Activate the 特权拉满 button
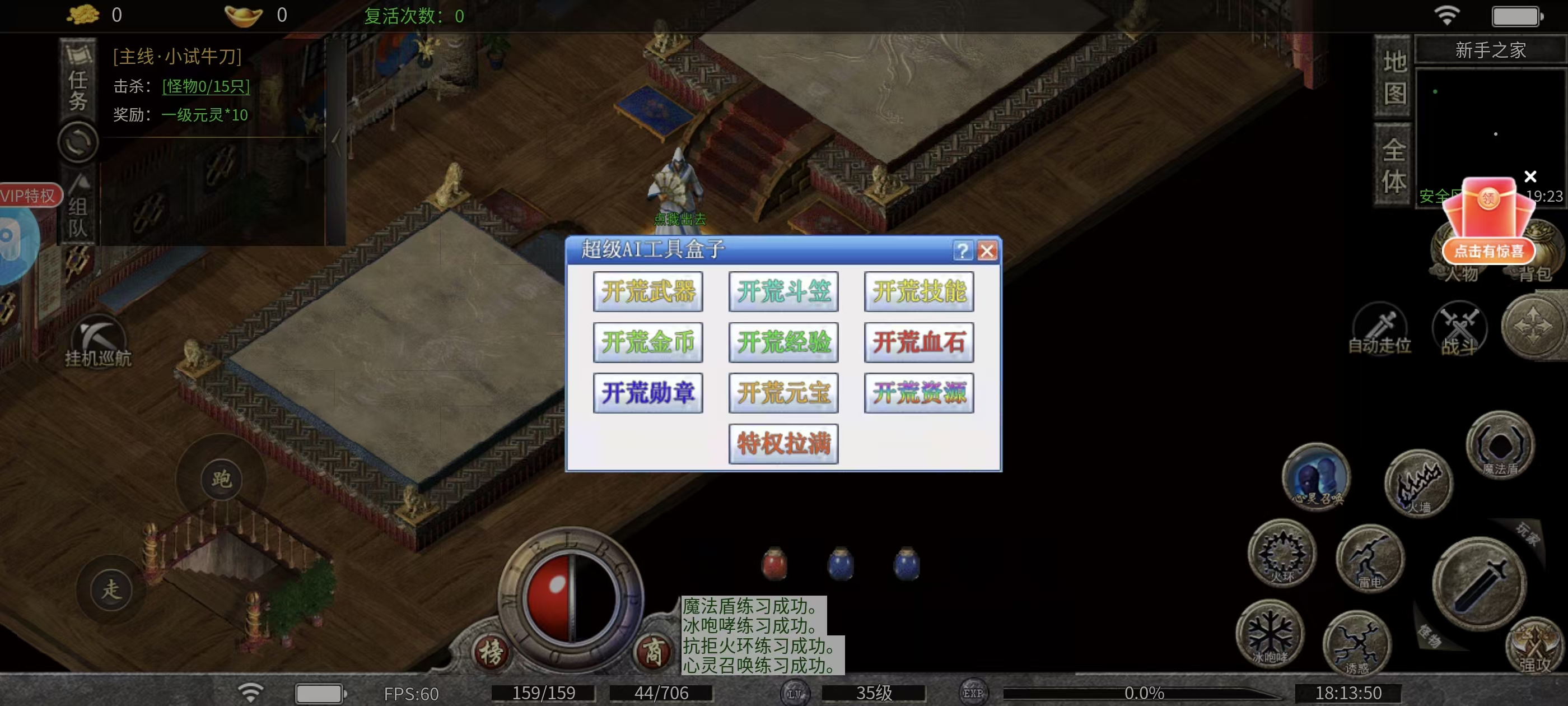 tap(783, 443)
